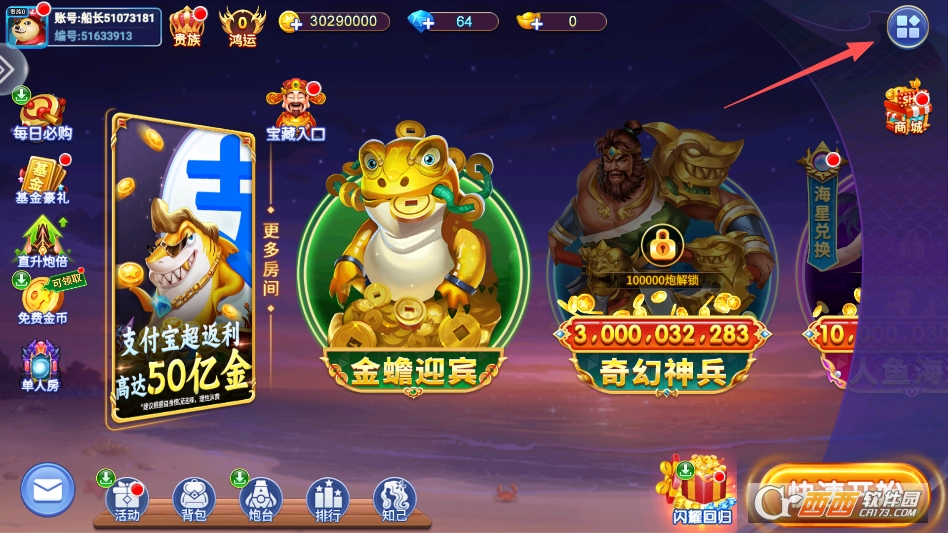Viewport: 948px width, 533px height.
Task: Open the 宝藏入口 treasure entrance
Action: click(294, 110)
